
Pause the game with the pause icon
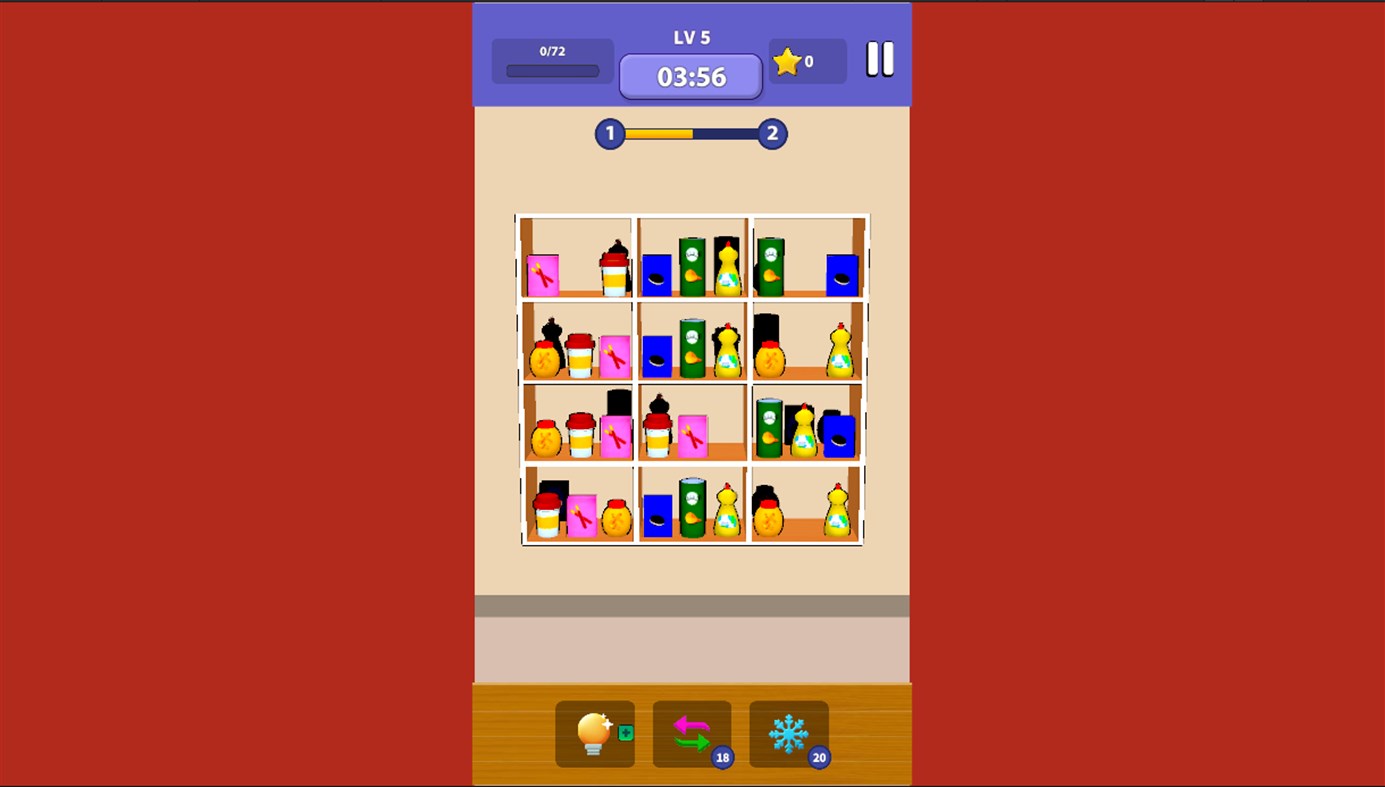point(881,60)
